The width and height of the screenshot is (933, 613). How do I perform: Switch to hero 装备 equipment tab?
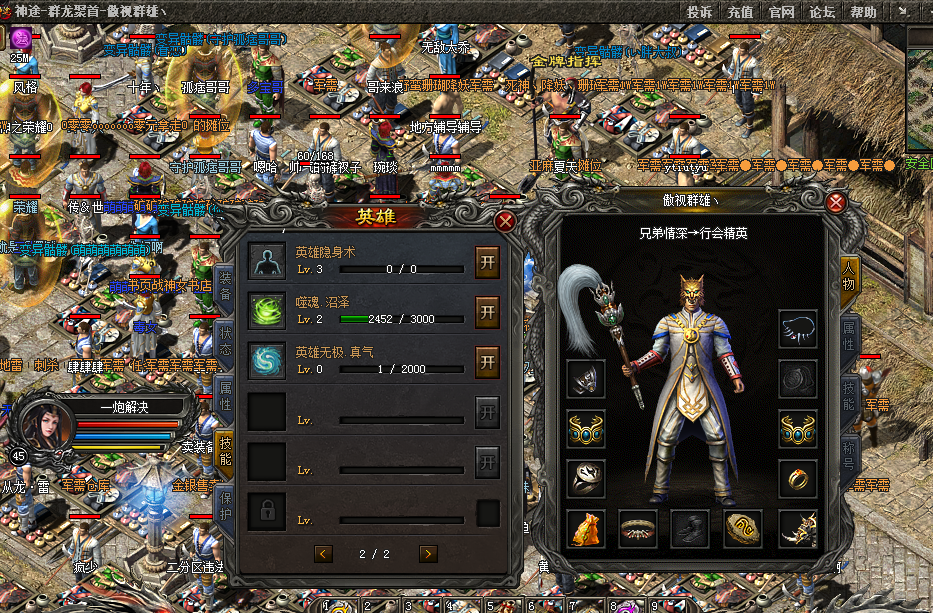[x=225, y=286]
